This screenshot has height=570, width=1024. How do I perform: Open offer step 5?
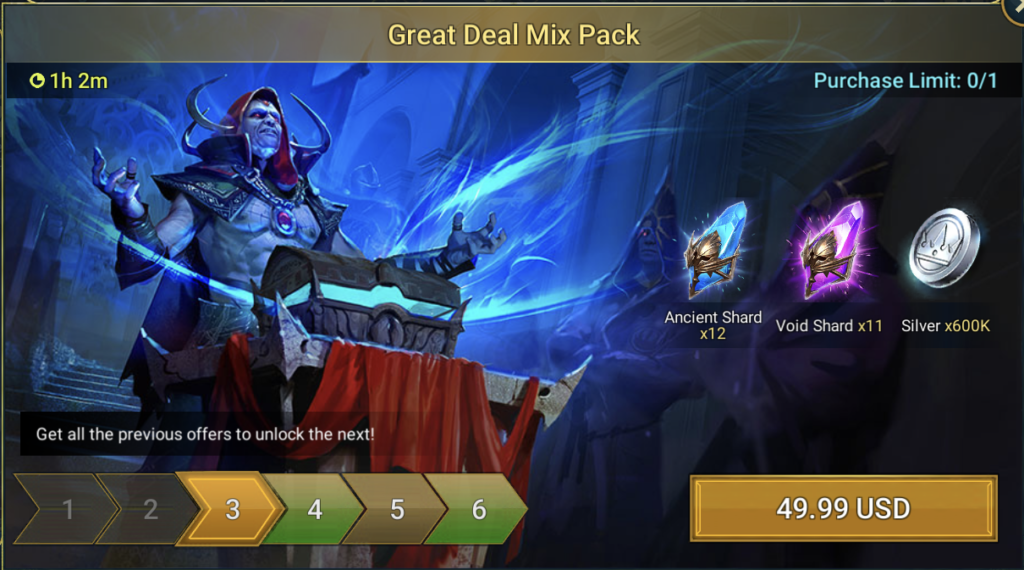point(396,510)
